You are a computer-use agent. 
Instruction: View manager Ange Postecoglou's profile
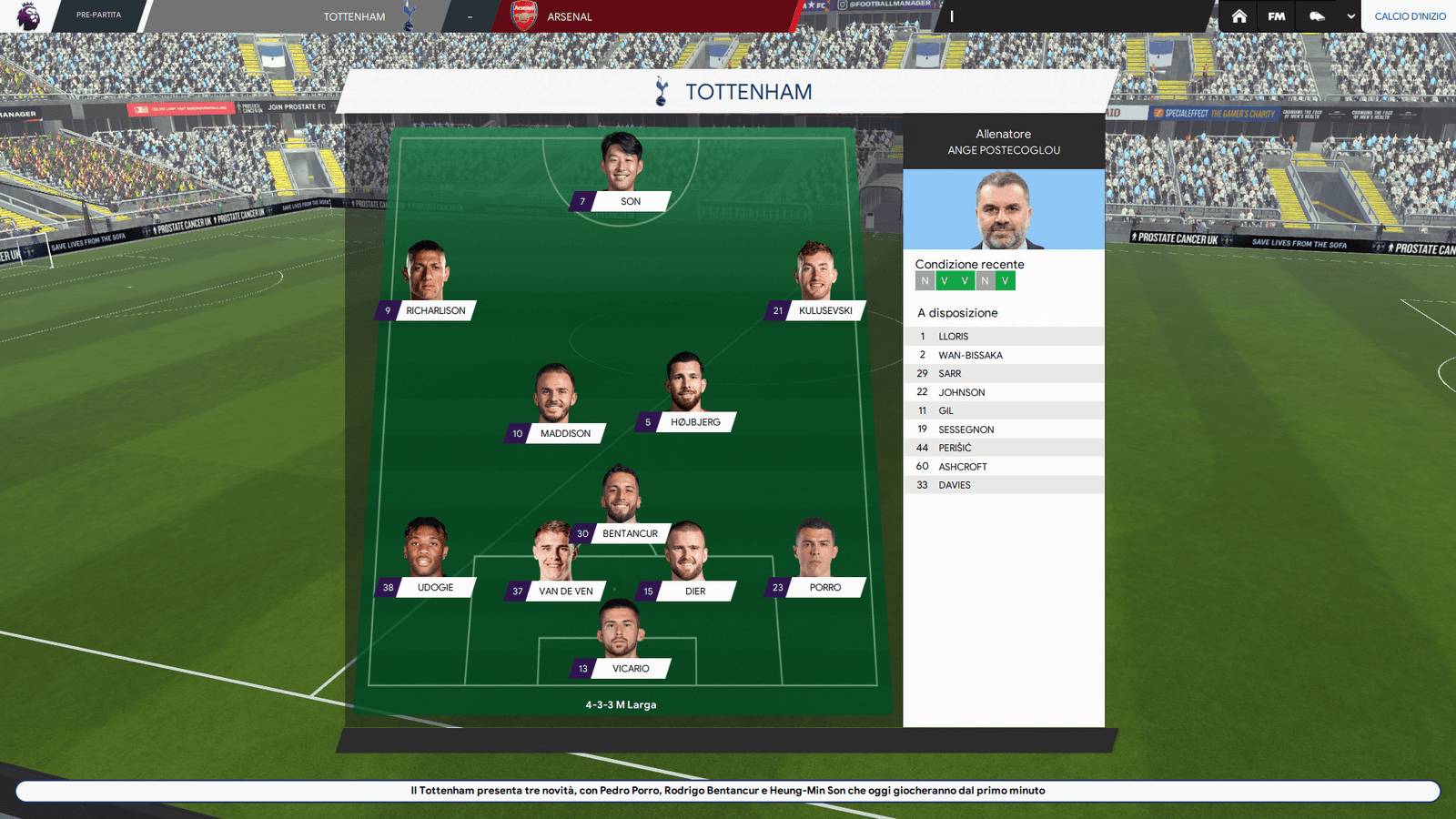click(1003, 208)
